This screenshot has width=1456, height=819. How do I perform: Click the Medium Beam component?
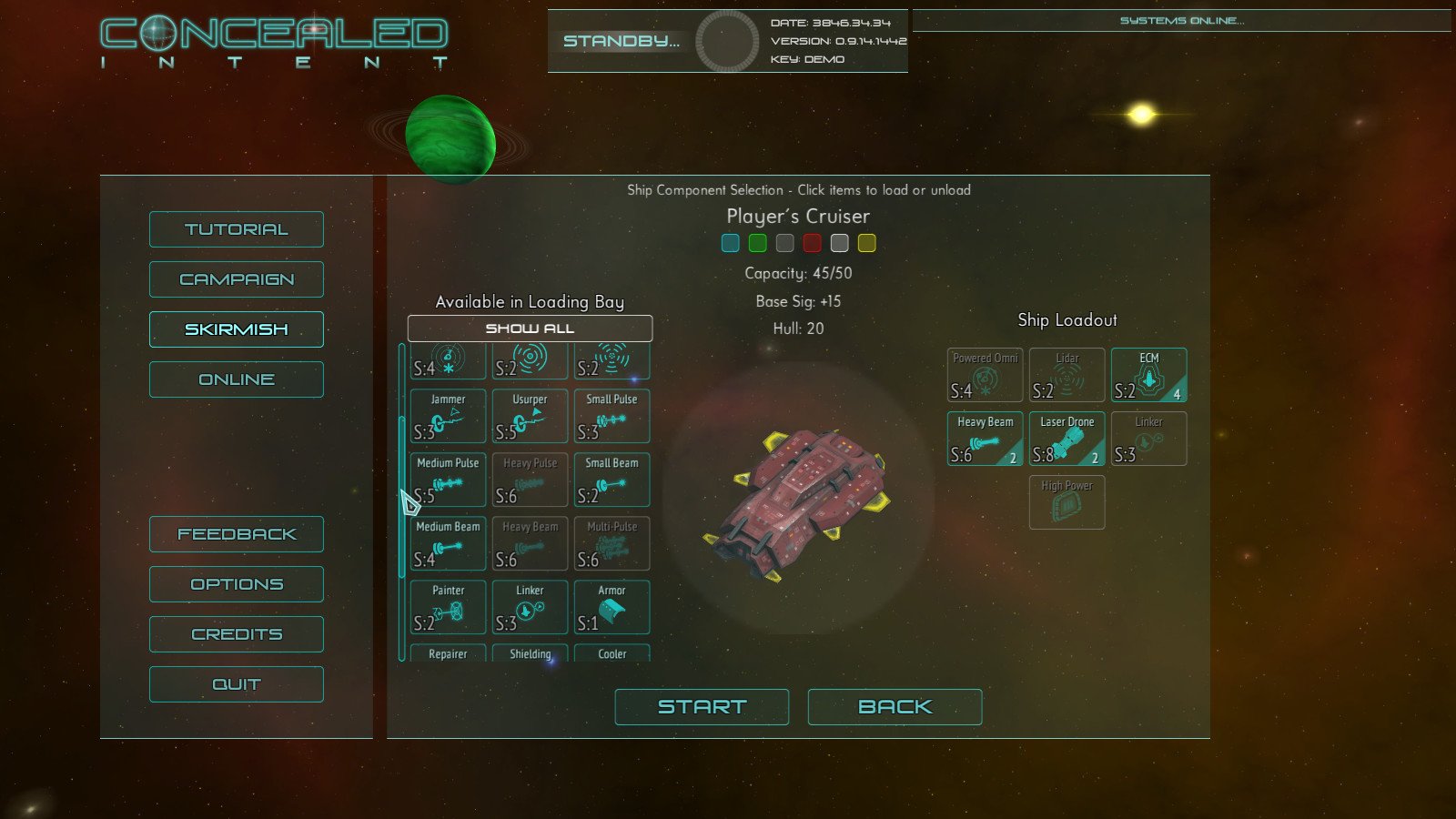click(447, 543)
